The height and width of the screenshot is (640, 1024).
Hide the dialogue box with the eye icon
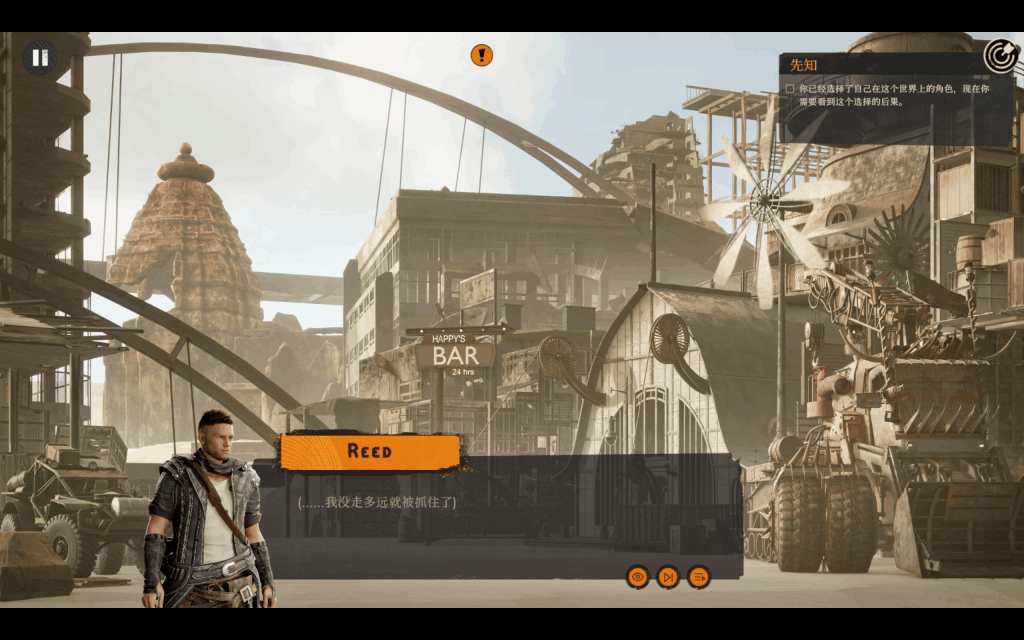coord(637,577)
